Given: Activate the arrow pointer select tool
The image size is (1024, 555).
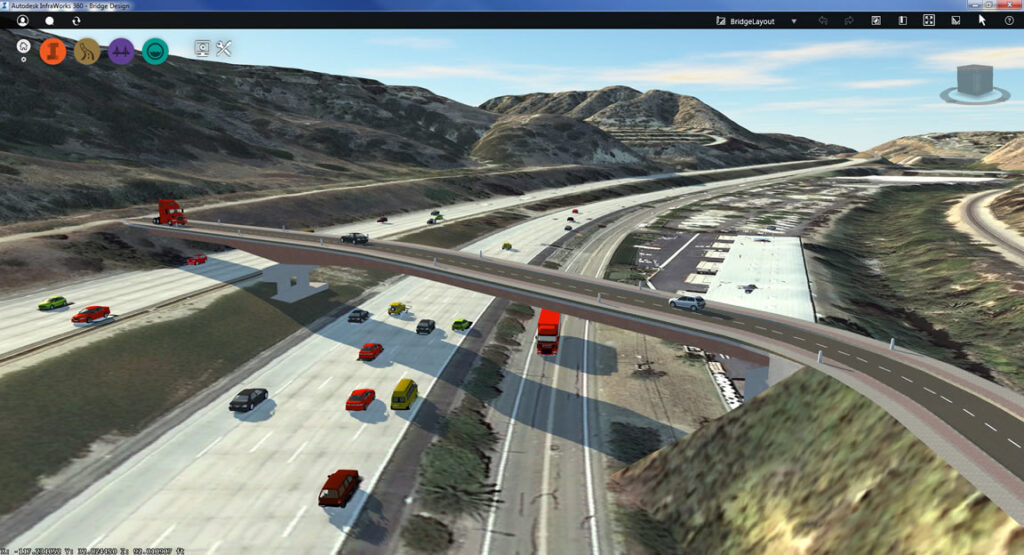Looking at the screenshot, I should (982, 20).
